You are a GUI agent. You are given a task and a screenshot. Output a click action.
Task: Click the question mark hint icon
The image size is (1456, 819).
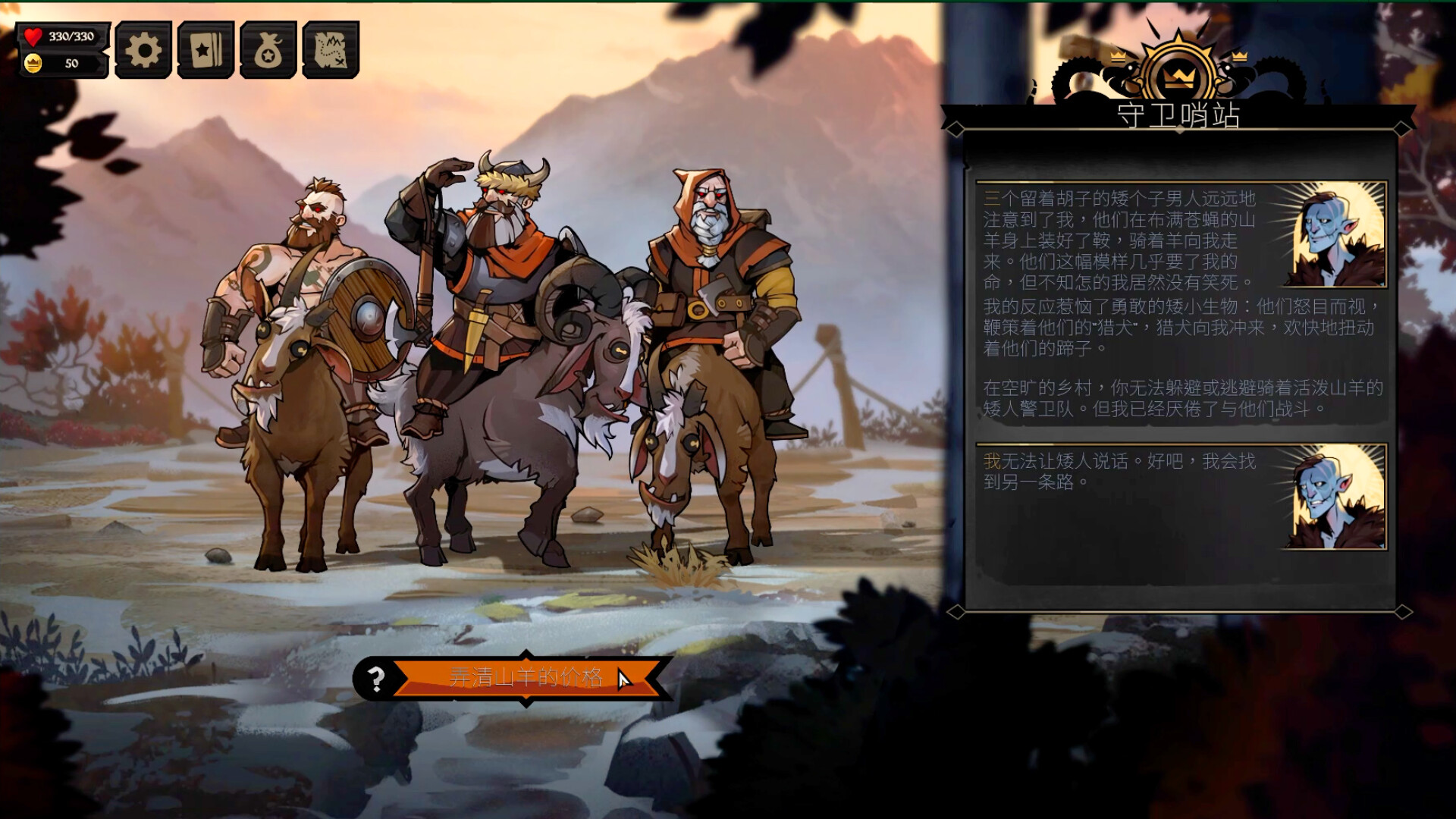pos(375,679)
